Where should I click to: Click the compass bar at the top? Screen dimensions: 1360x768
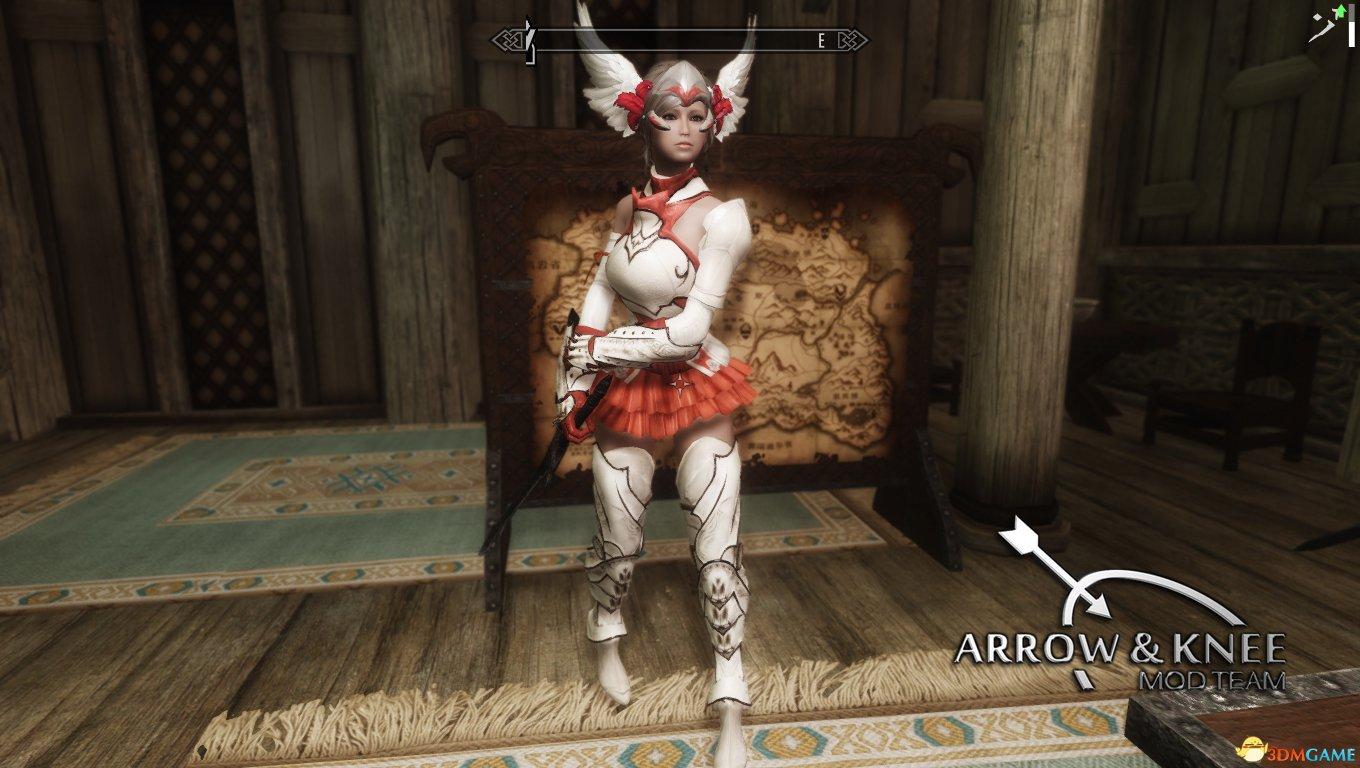(x=679, y=40)
